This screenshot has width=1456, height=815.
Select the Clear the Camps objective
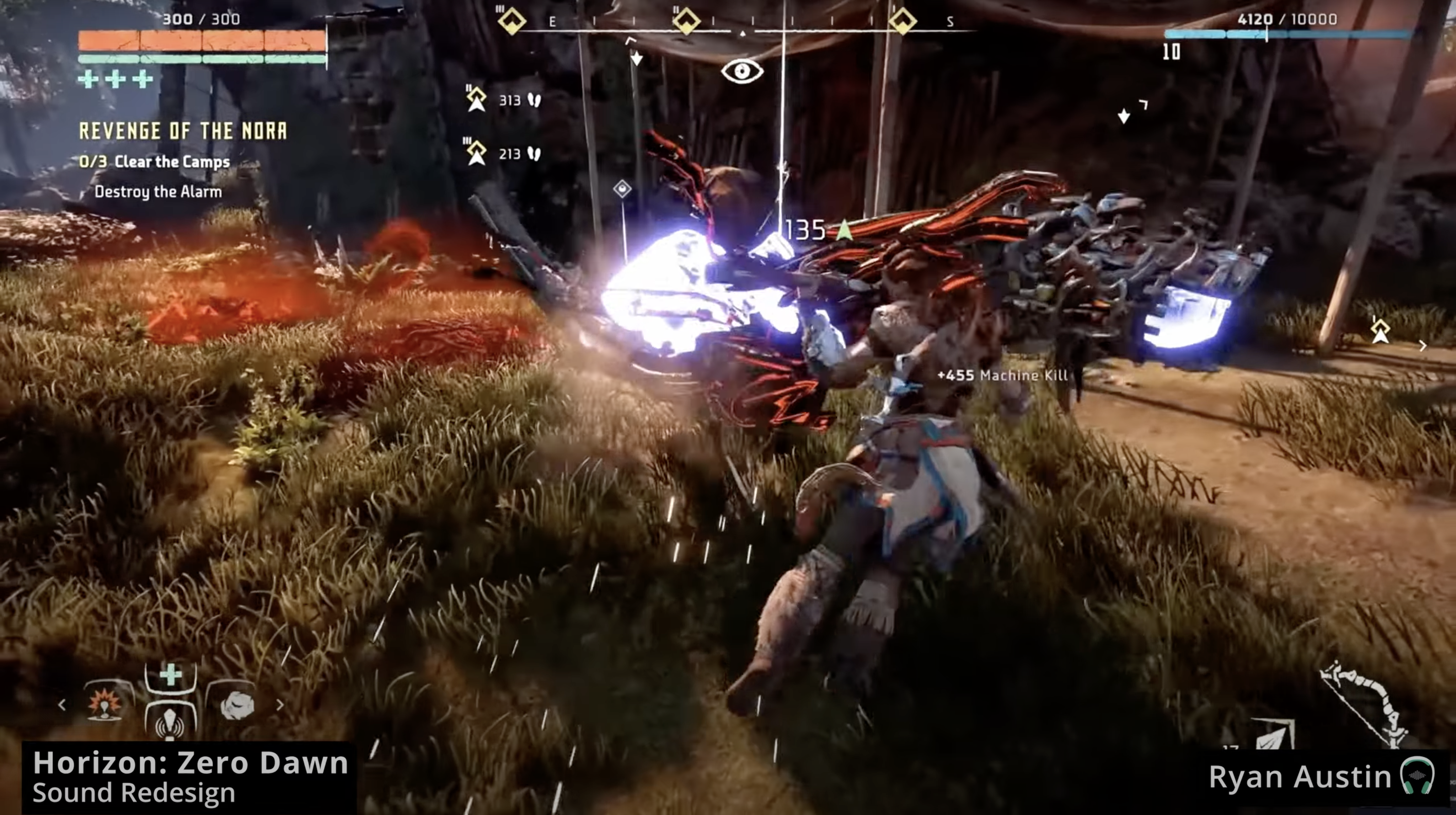click(155, 162)
